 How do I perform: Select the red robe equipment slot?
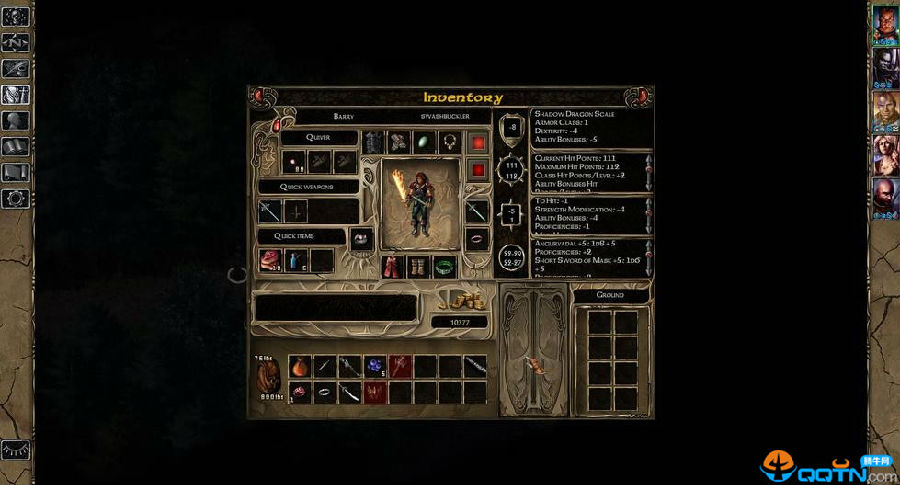pyautogui.click(x=393, y=266)
